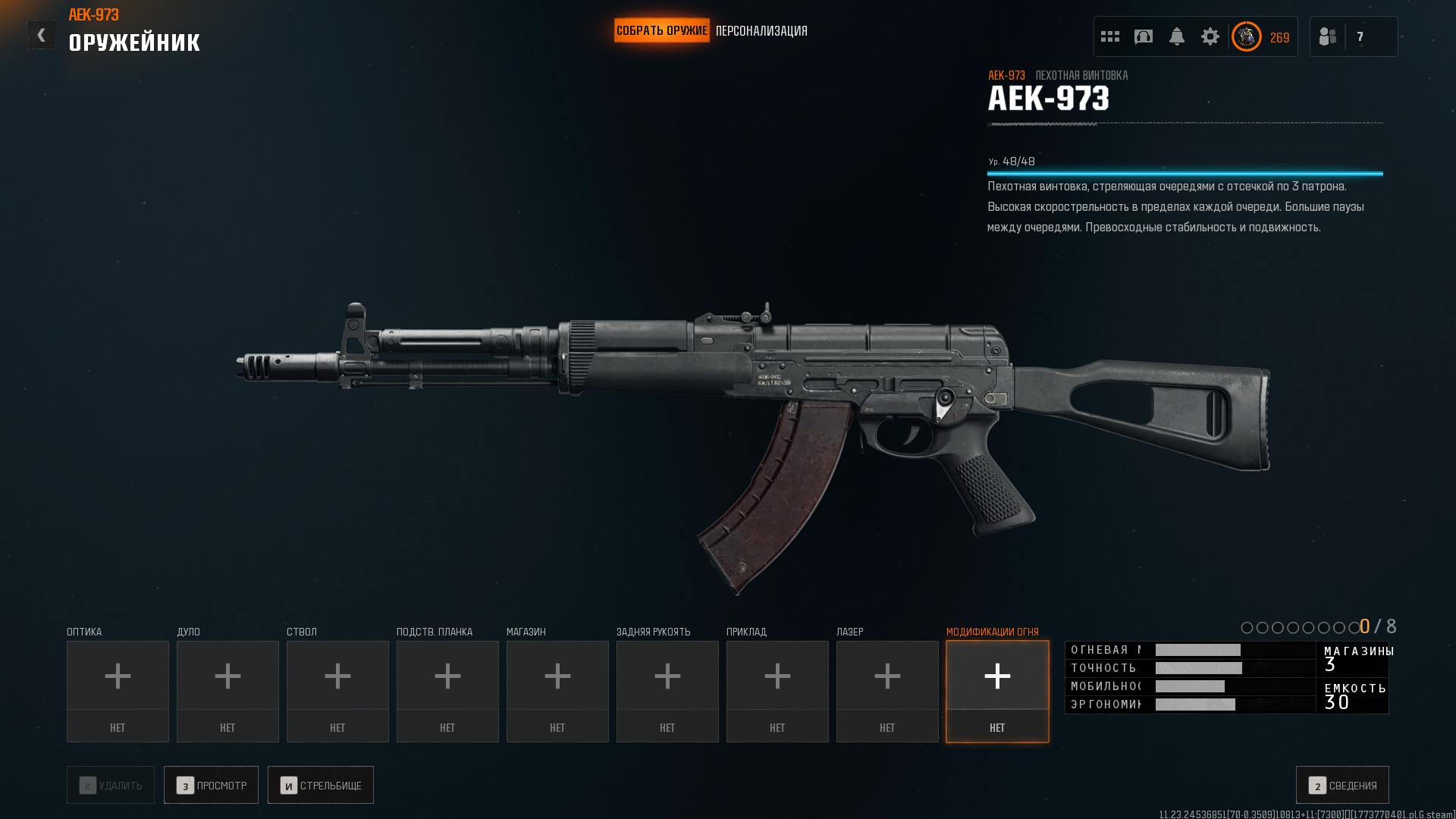Open the grid menu icon
1456x819 pixels.
(1110, 36)
